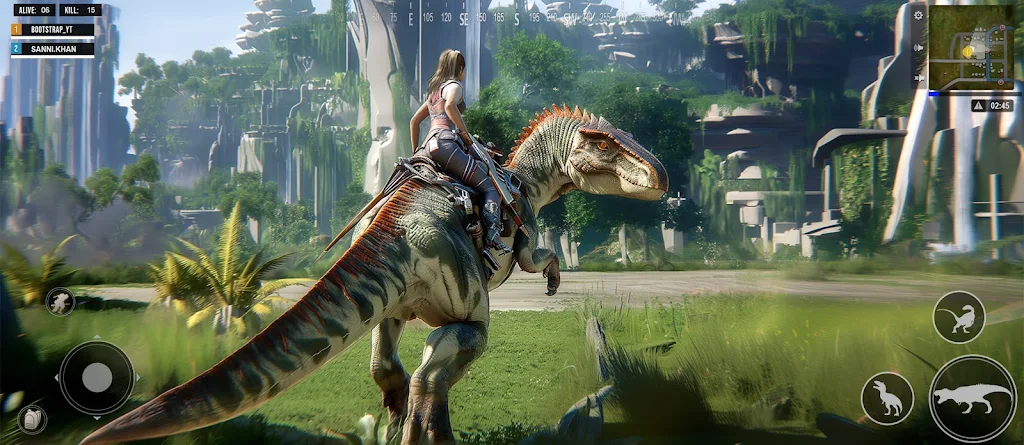Tap the muted speaker icon
This screenshot has width=1024, height=445.
click(919, 76)
